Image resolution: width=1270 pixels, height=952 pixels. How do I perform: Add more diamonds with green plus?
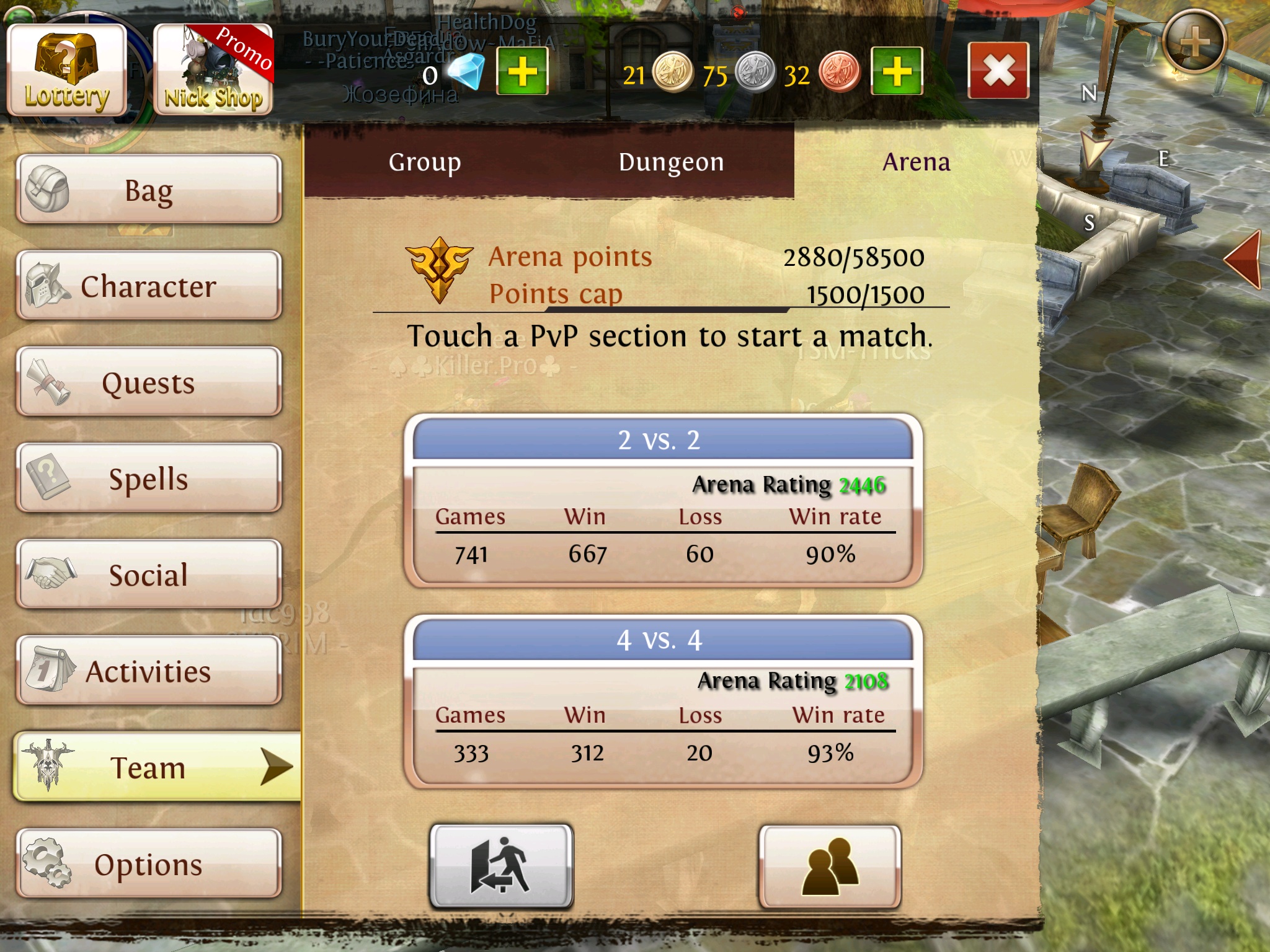(x=522, y=71)
